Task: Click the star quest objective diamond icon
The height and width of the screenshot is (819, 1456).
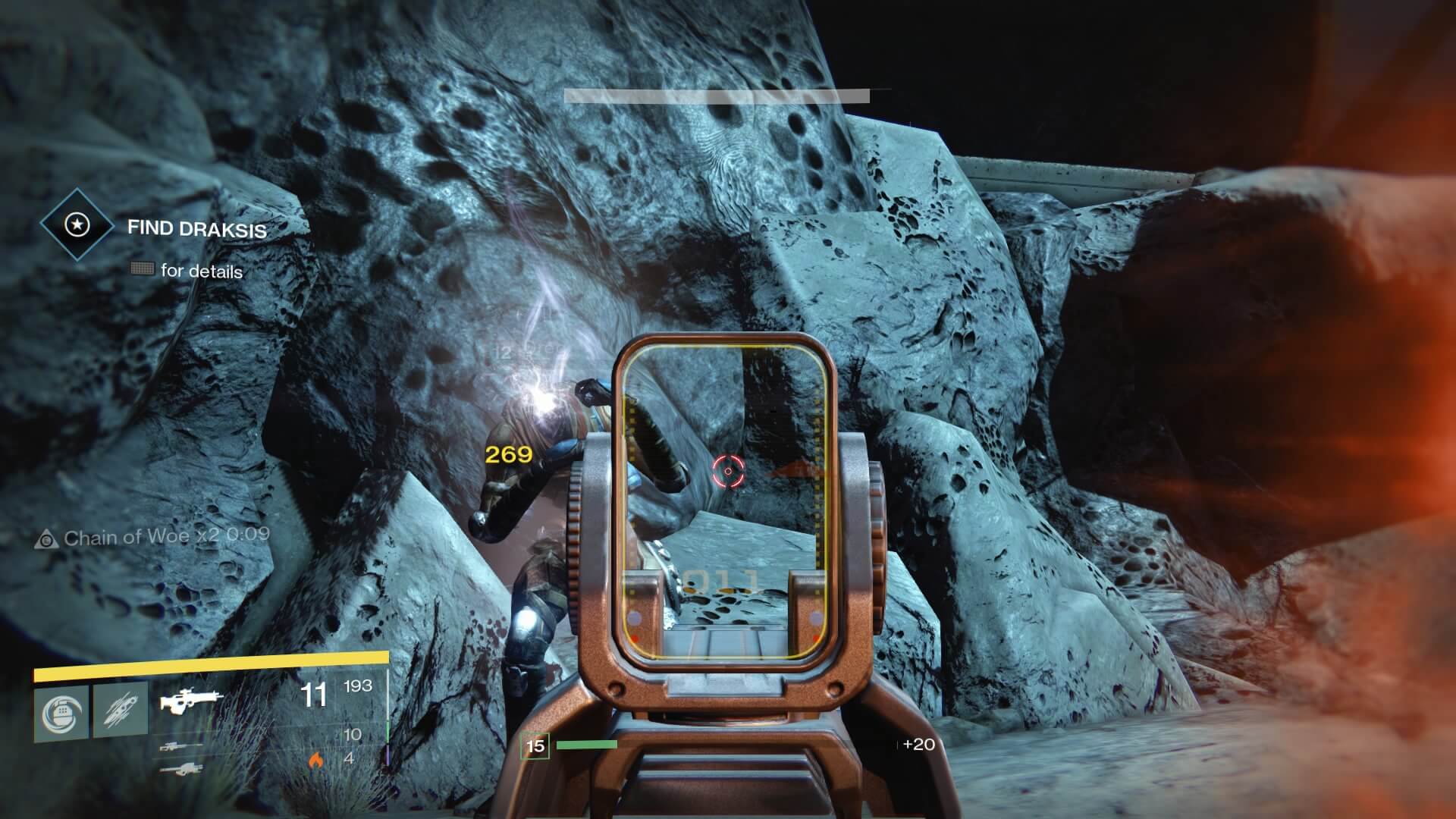Action: click(x=77, y=225)
